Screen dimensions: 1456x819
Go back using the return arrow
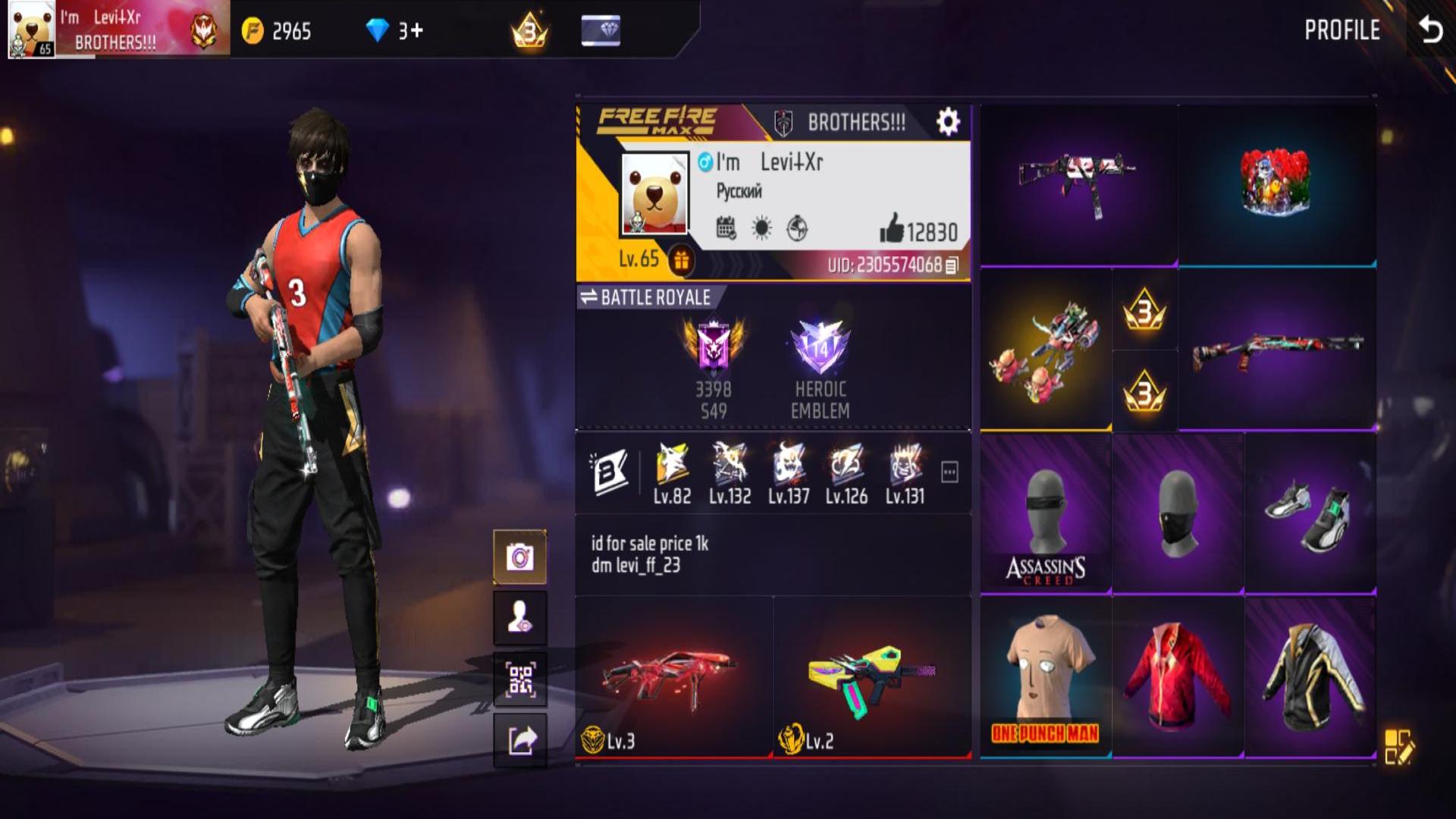pos(1430,30)
